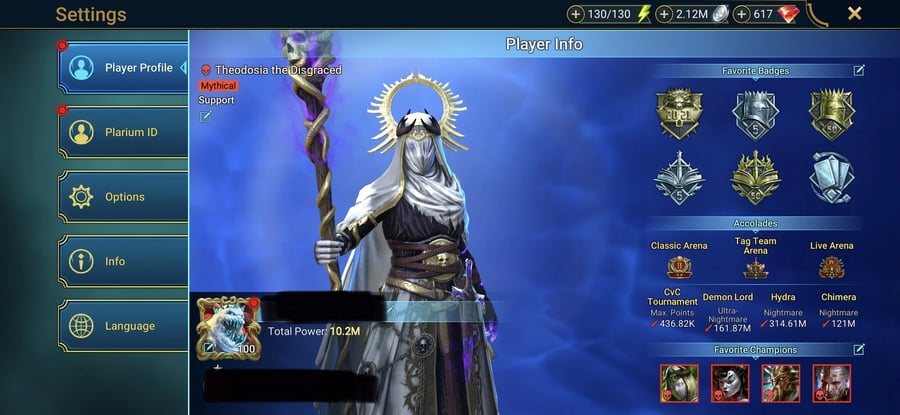Edit the Favorite Champions list
This screenshot has width=900, height=415.
pos(859,349)
